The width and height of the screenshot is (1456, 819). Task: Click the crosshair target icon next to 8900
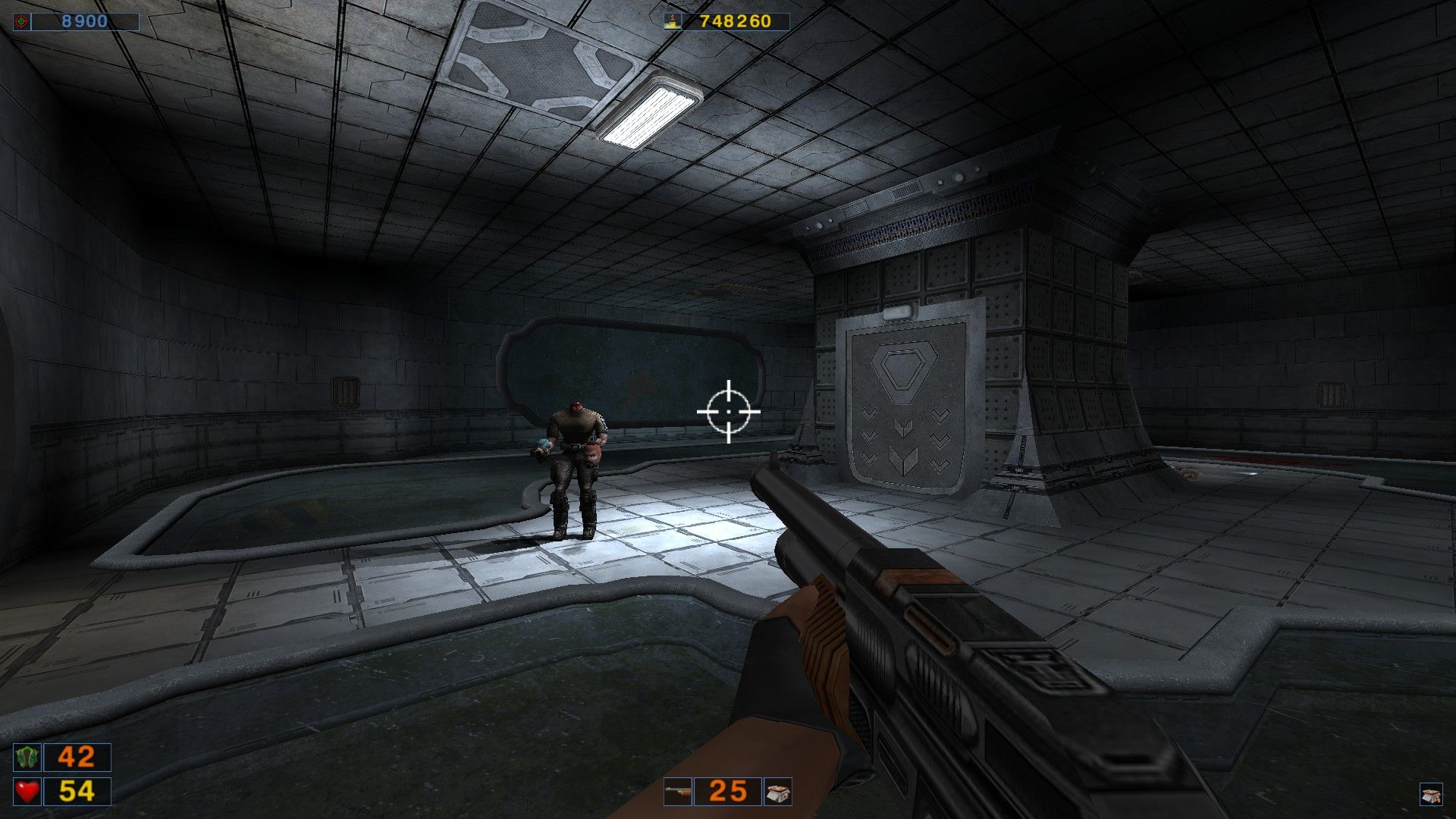[x=20, y=20]
